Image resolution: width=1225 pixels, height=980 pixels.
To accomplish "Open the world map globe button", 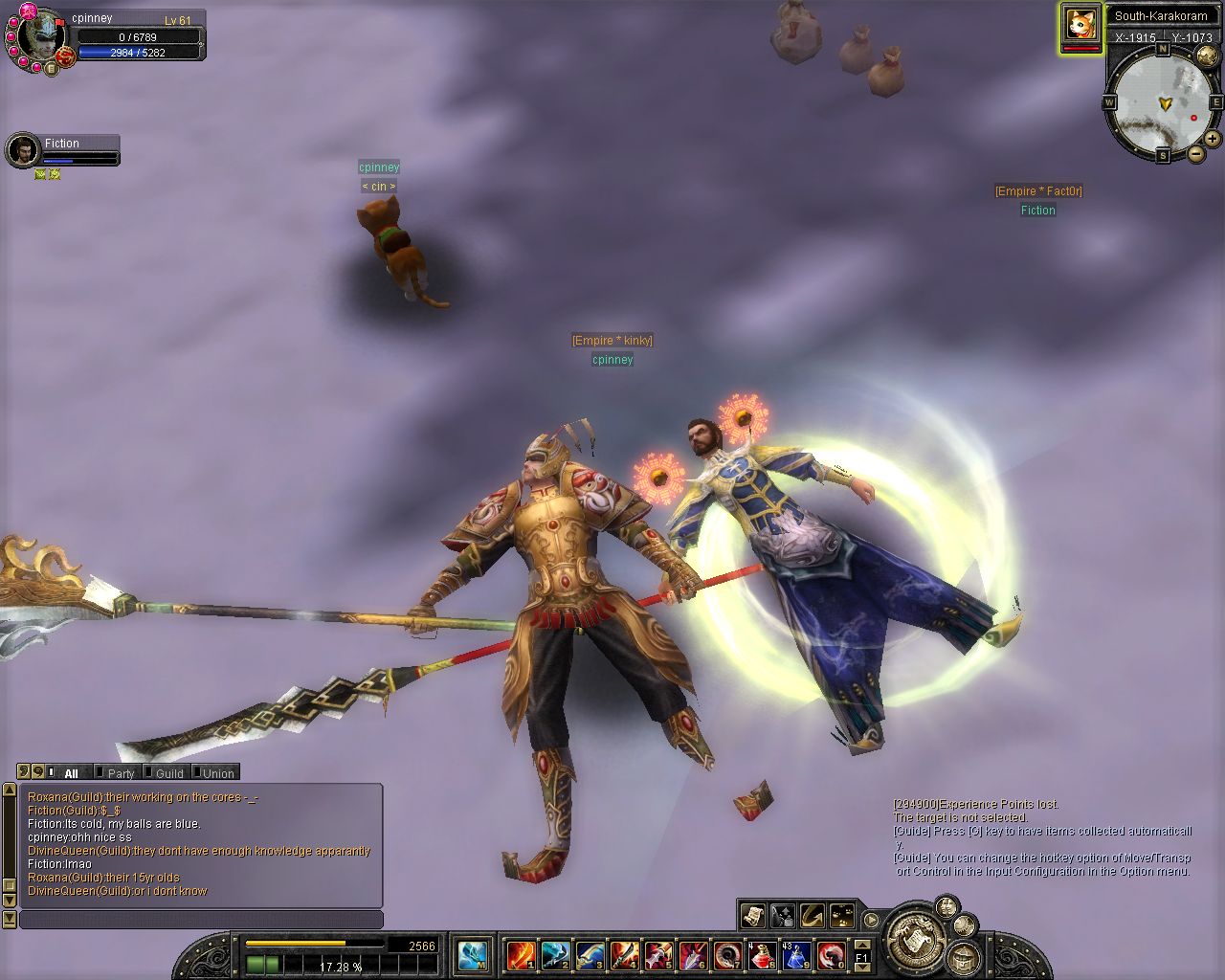I will point(1205,56).
